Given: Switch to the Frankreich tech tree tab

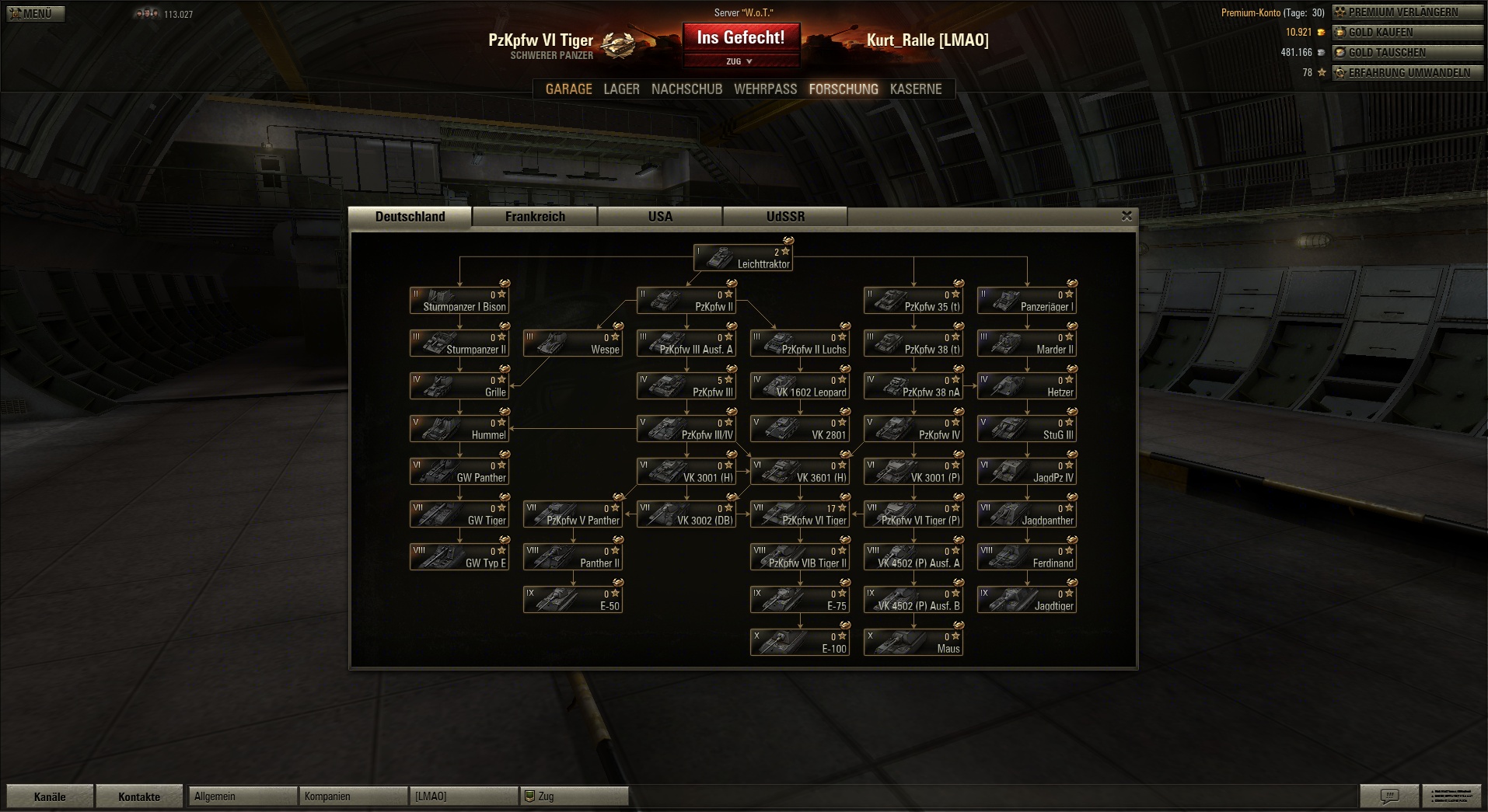Looking at the screenshot, I should point(535,217).
